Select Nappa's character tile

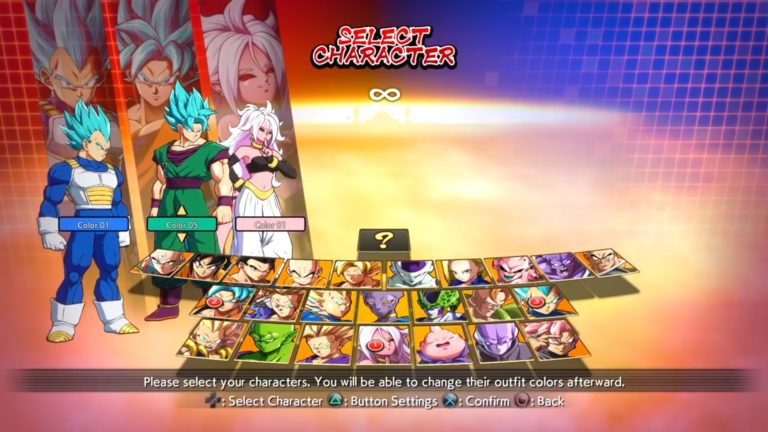(606, 262)
